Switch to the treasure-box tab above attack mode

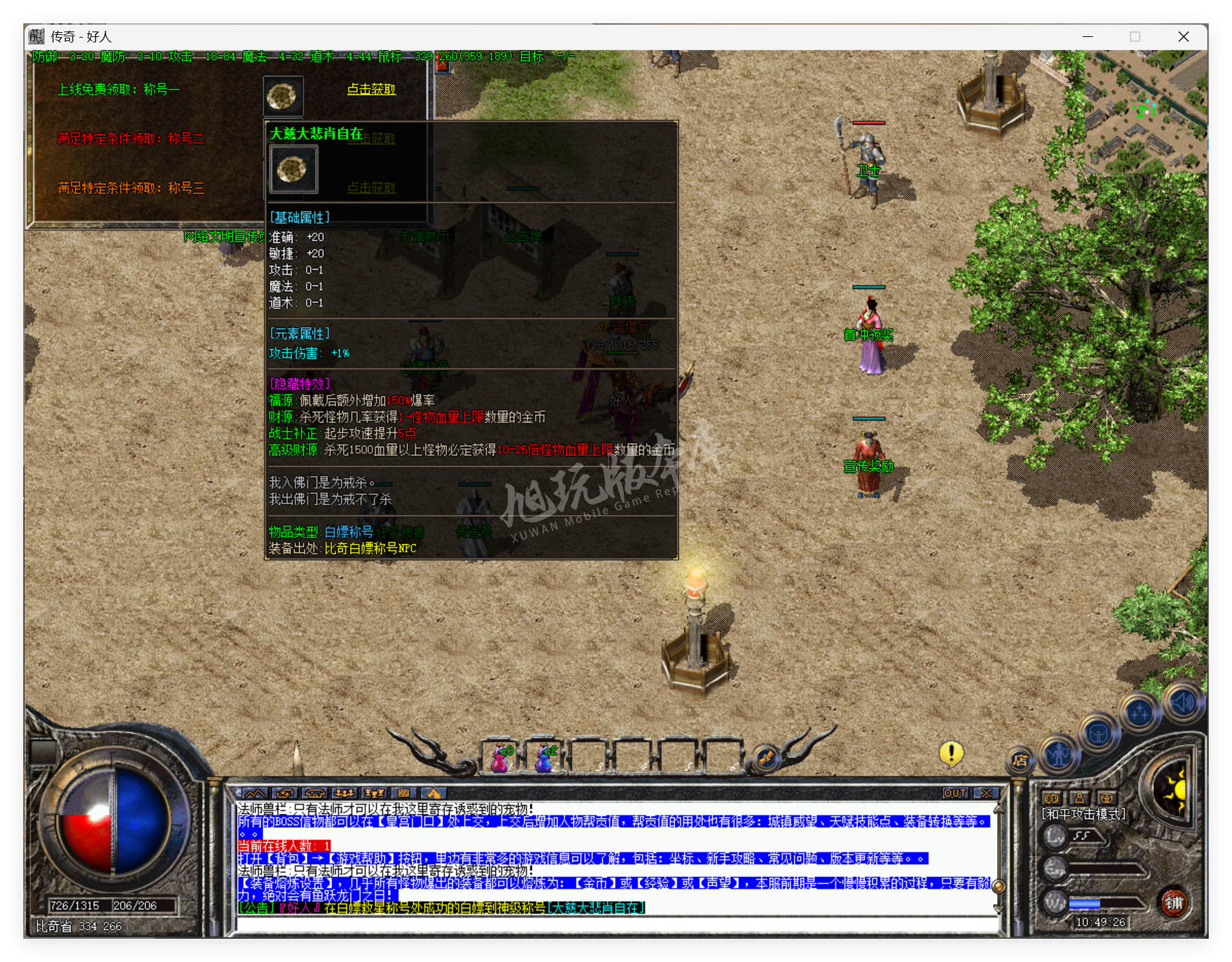click(1107, 798)
